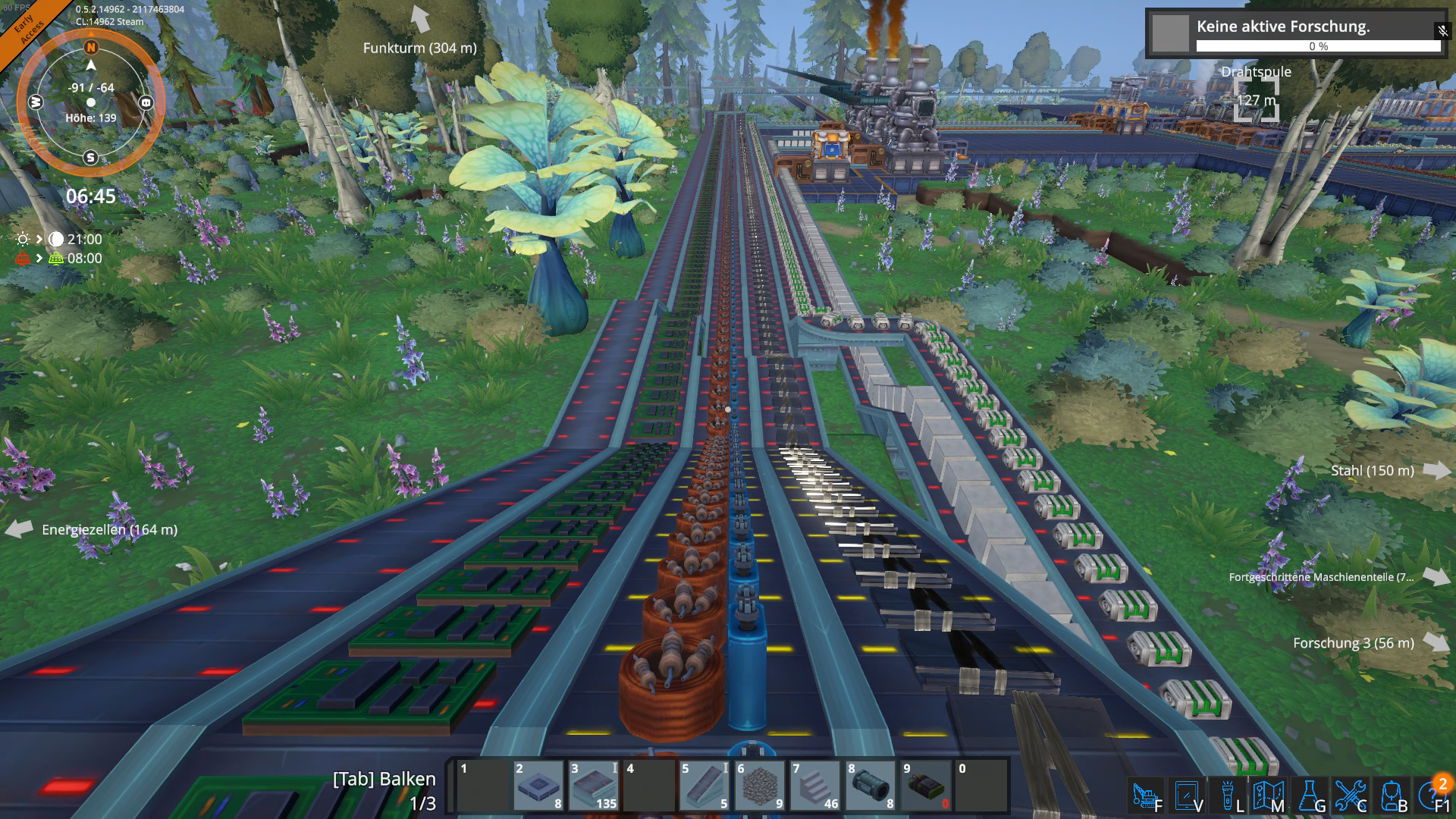Open the crafting tools icon
Image resolution: width=1456 pixels, height=819 pixels.
[1350, 796]
